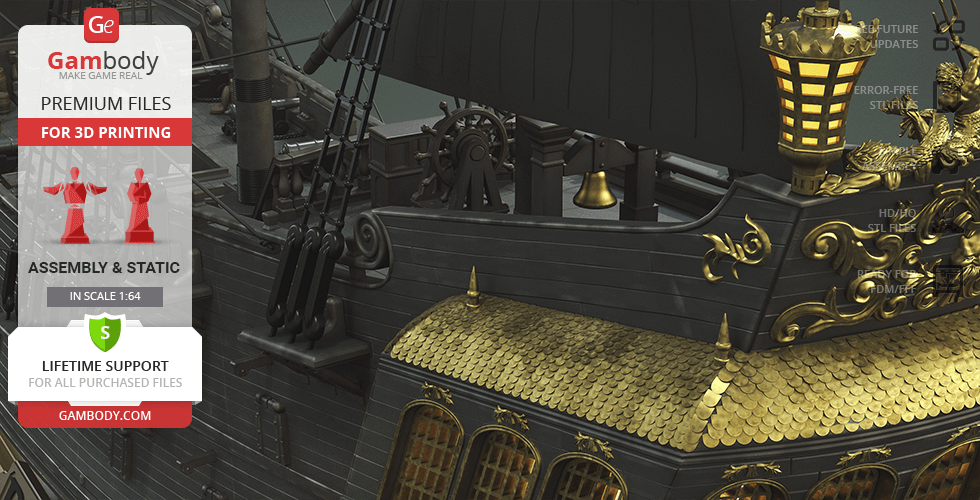980x500 pixels.
Task: Open the GAMBODY.COM link
Action: pos(104,414)
